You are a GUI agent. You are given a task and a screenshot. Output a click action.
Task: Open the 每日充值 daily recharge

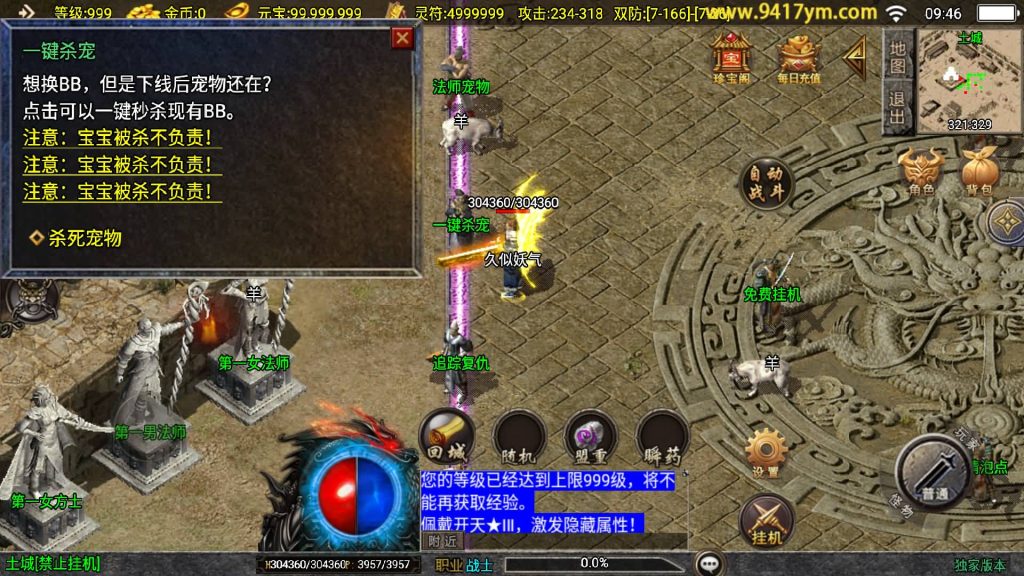[799, 59]
